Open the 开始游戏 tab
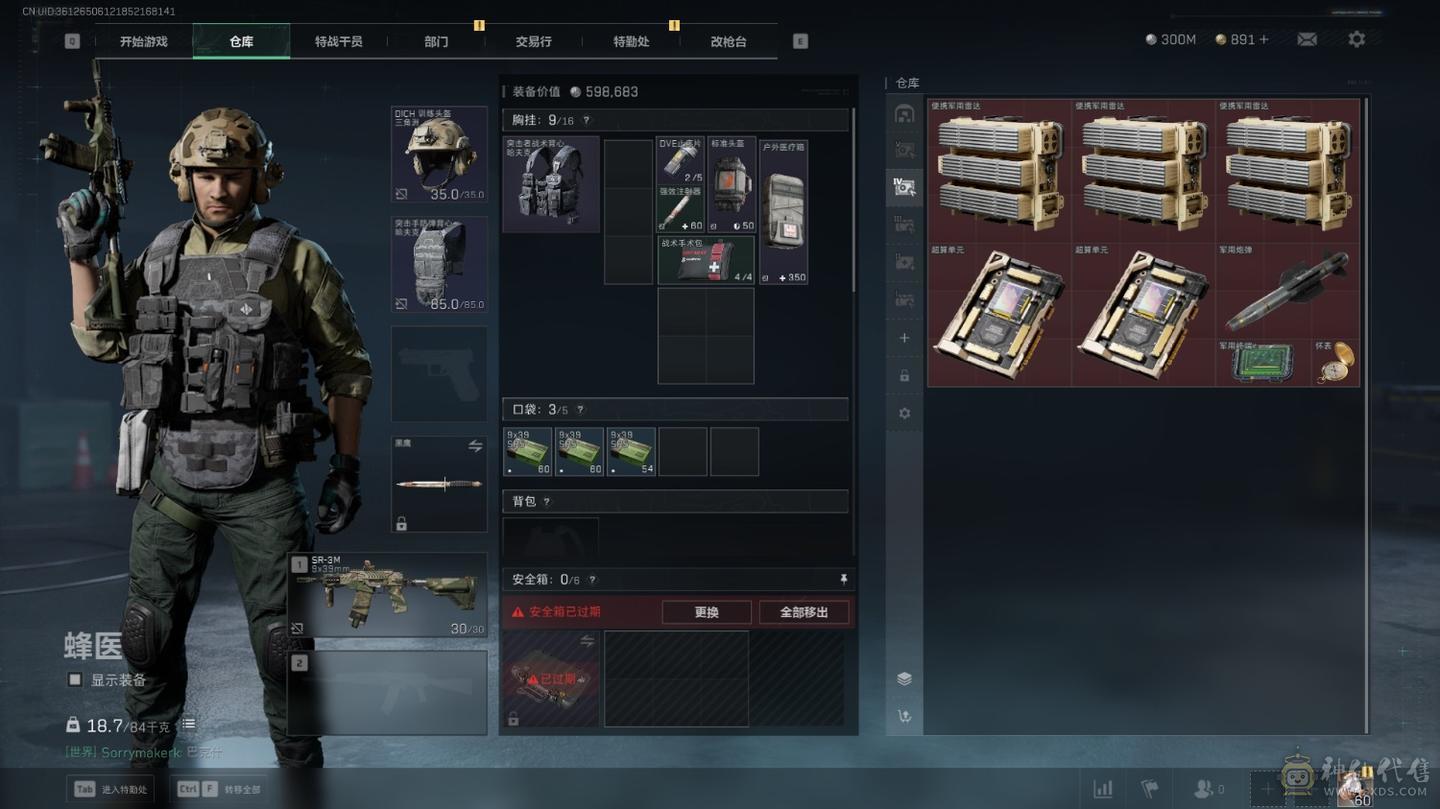The width and height of the screenshot is (1440, 809). coord(143,41)
